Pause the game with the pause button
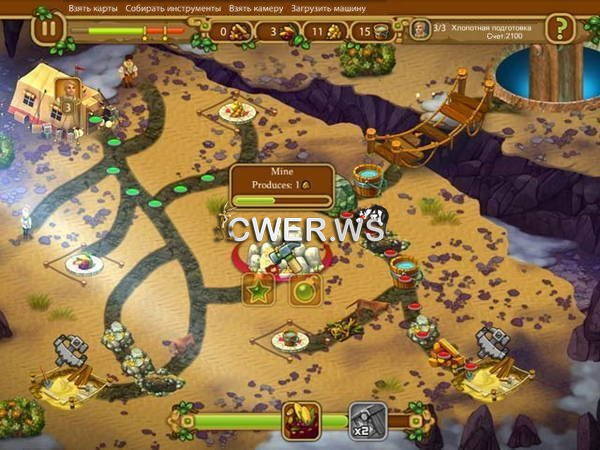Viewport: 600px width, 450px height. (x=46, y=27)
